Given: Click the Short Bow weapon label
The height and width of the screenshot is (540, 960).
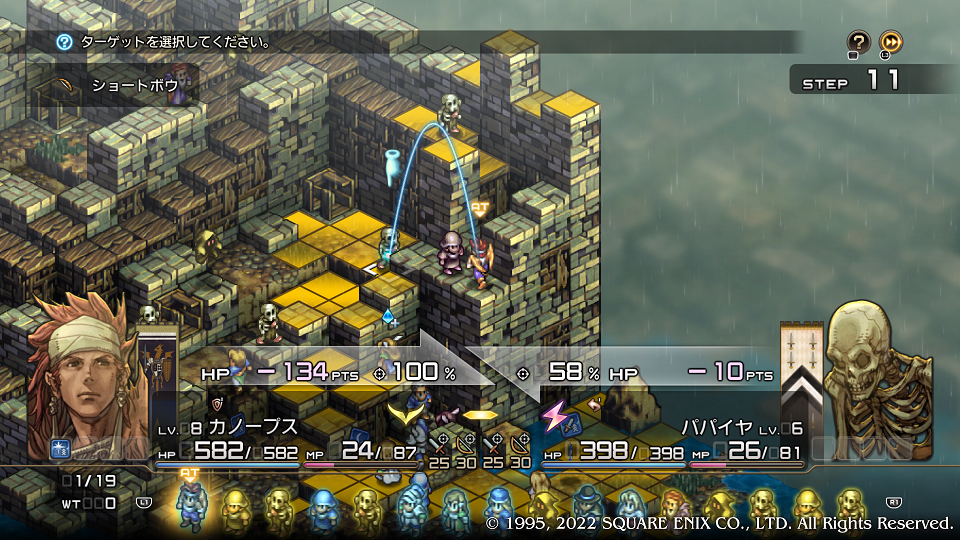Looking at the screenshot, I should (134, 86).
